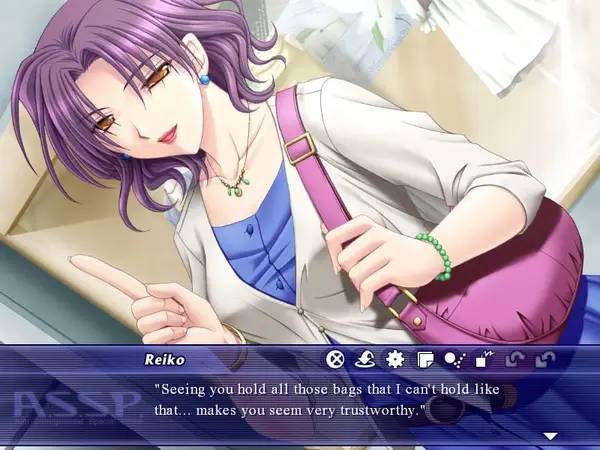The height and width of the screenshot is (450, 600).
Task: Click the circled X icon
Action: coord(337,359)
